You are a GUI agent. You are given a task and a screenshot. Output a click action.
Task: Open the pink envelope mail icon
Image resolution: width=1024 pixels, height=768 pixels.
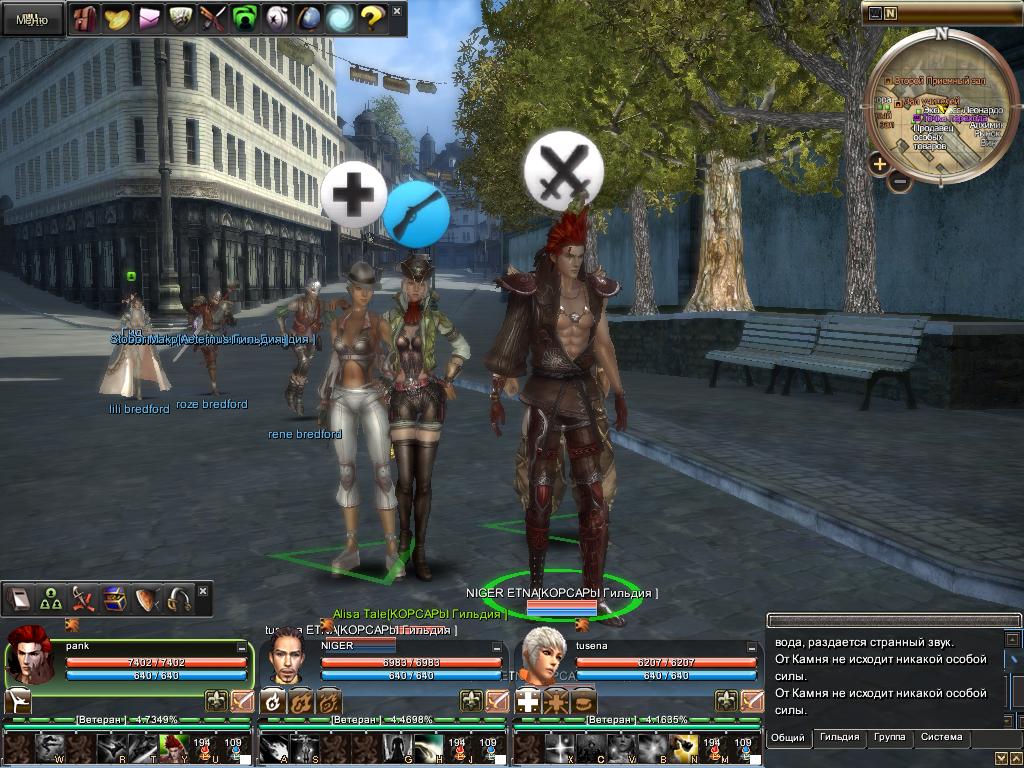click(149, 19)
